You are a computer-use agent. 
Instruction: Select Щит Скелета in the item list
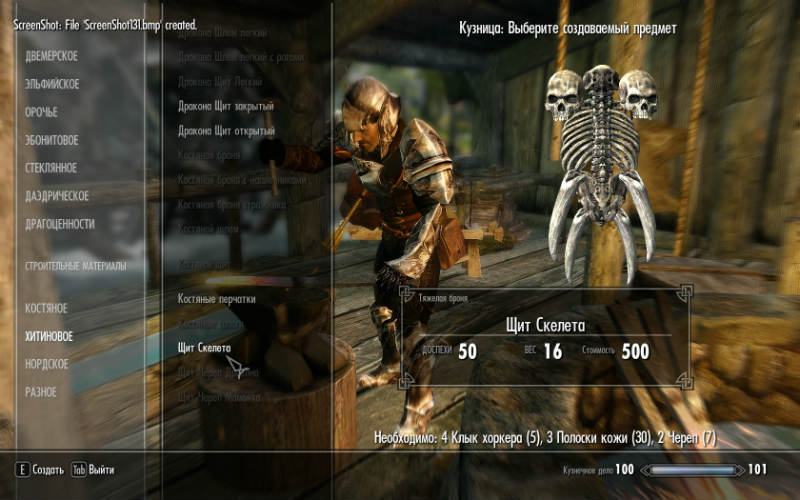[x=204, y=347]
